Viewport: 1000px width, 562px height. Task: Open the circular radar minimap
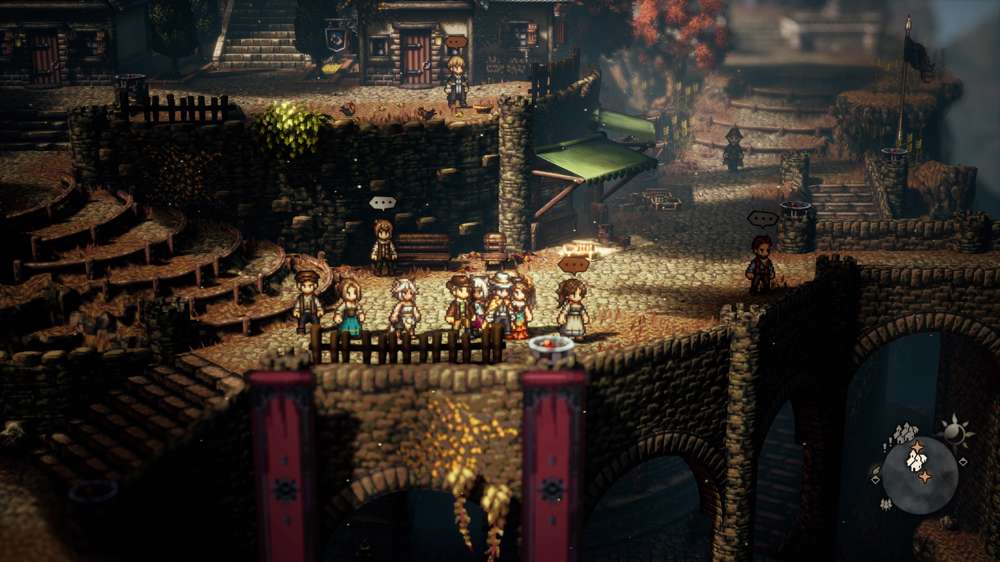921,474
